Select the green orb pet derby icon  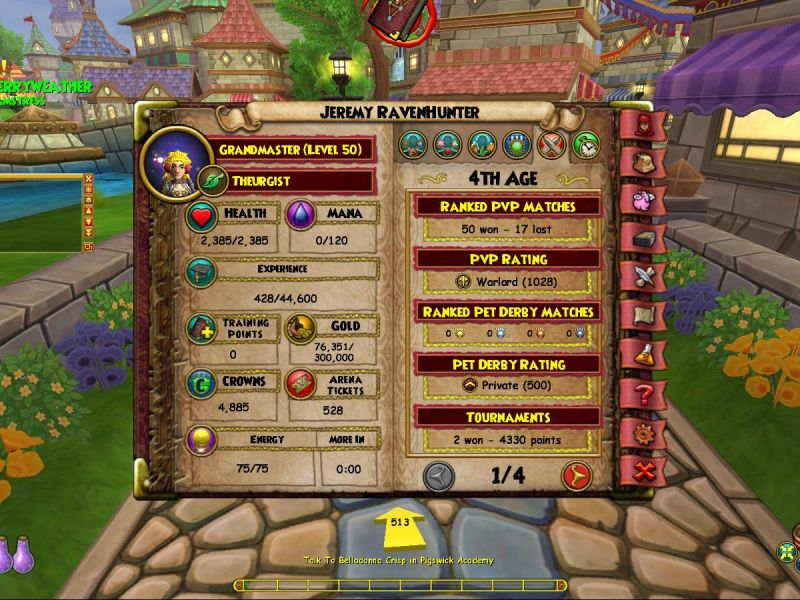[x=517, y=146]
